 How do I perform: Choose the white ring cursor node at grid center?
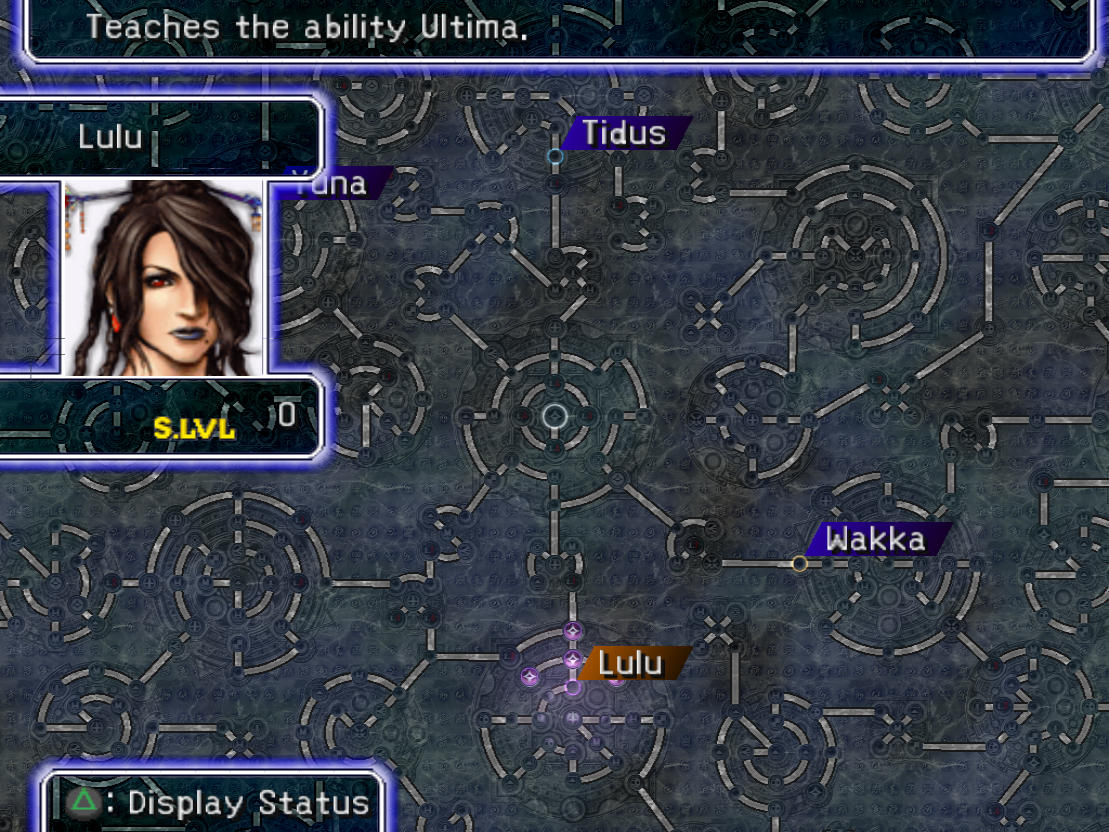click(555, 416)
